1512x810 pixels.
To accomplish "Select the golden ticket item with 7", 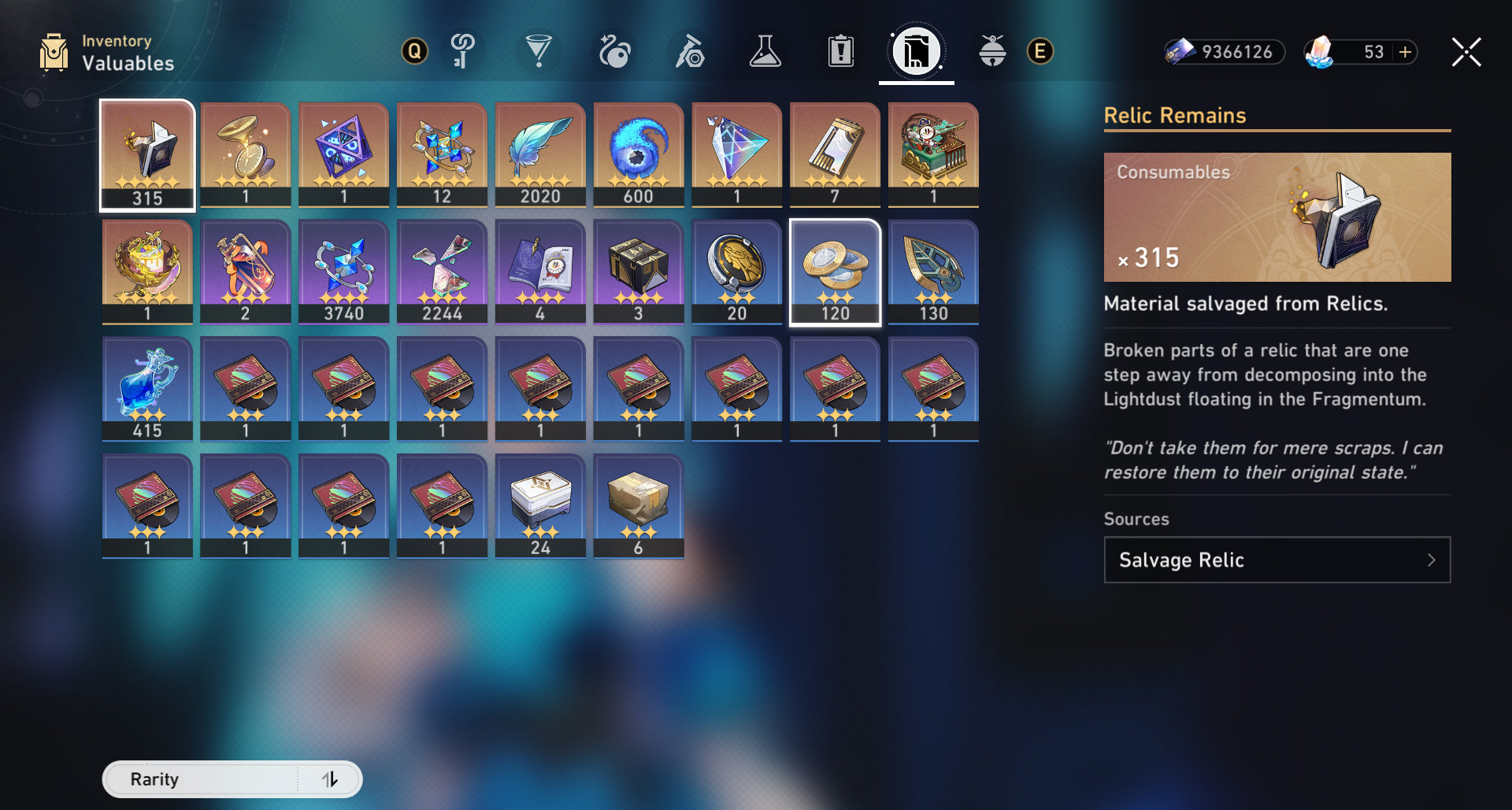I will 835,155.
